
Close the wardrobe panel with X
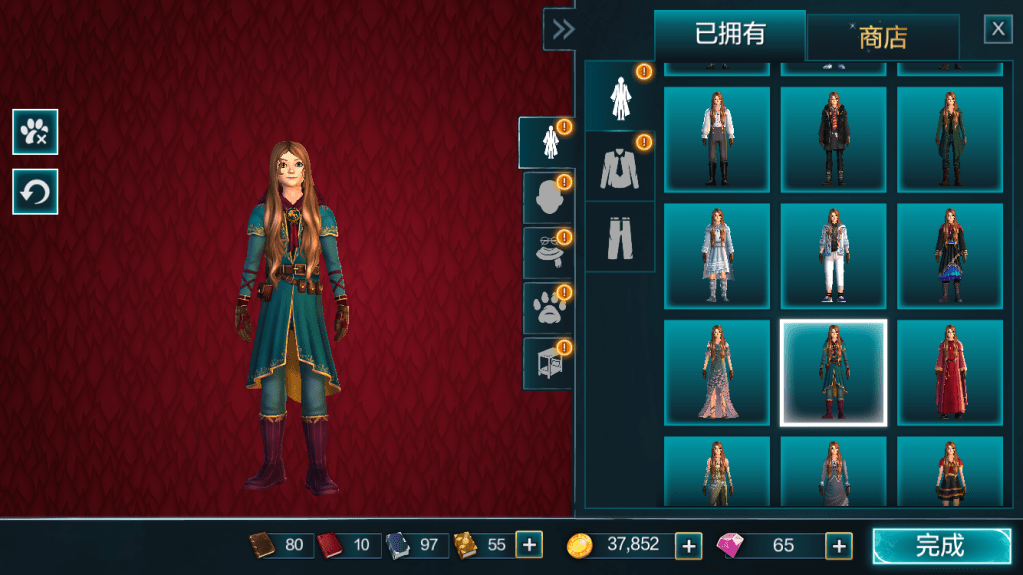point(998,29)
